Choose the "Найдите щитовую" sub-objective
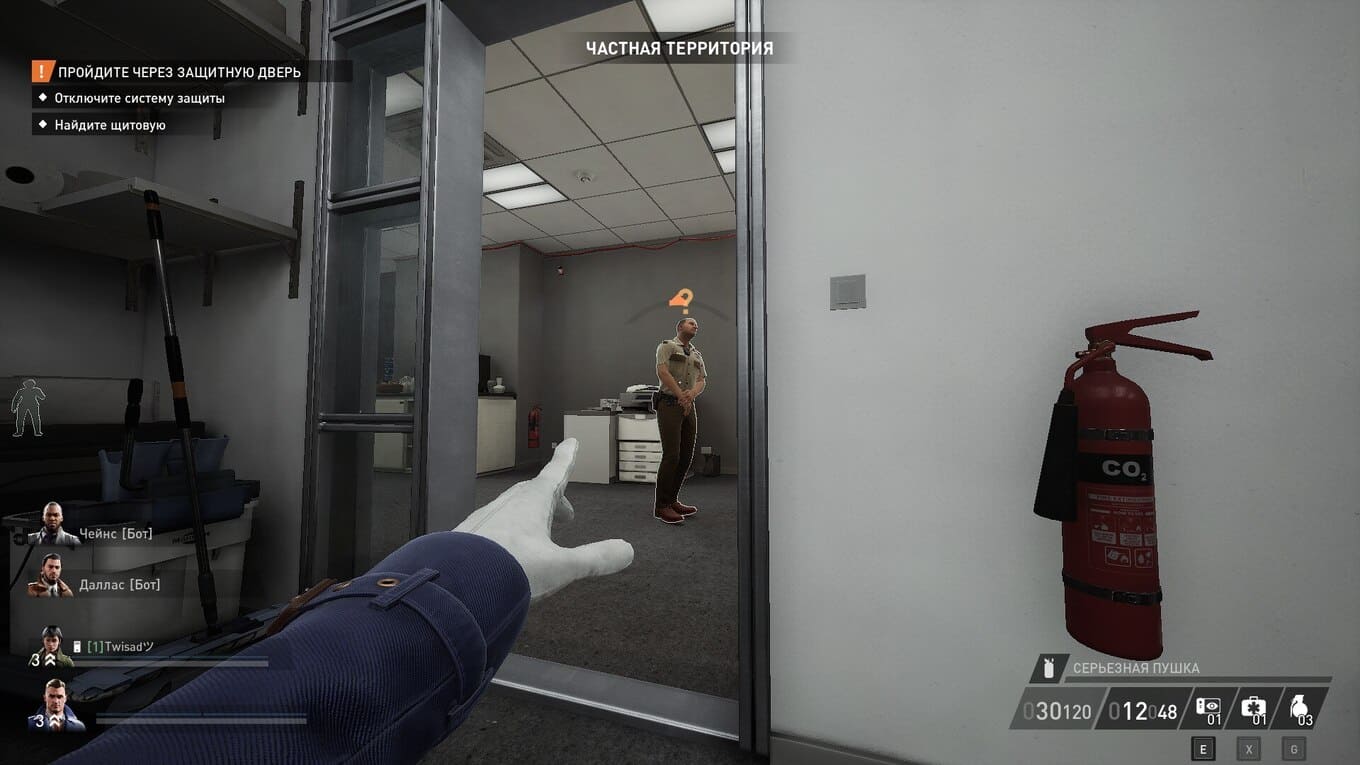This screenshot has width=1360, height=765. coord(110,125)
